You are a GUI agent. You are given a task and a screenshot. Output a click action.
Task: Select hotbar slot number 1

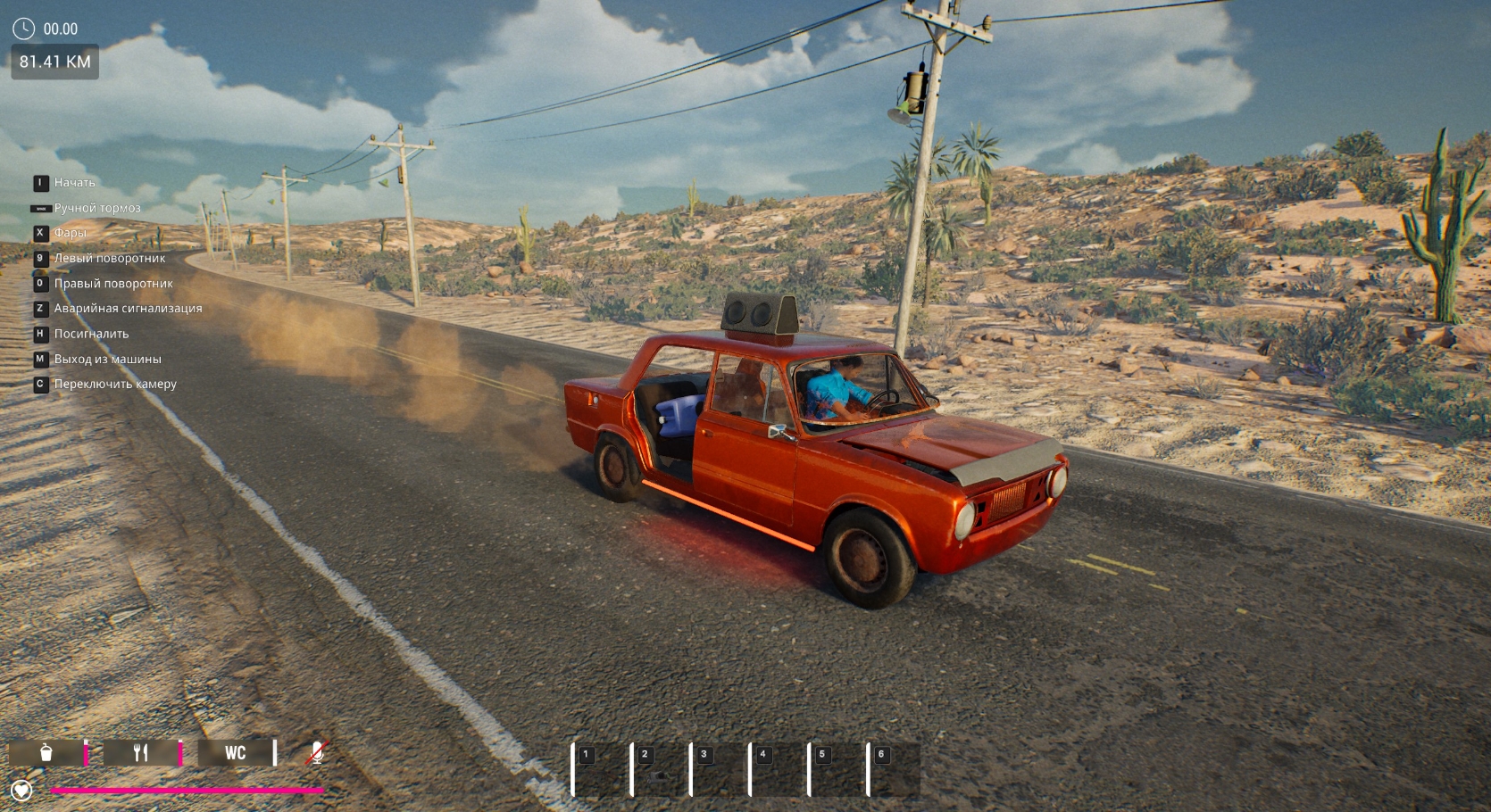tap(601, 769)
